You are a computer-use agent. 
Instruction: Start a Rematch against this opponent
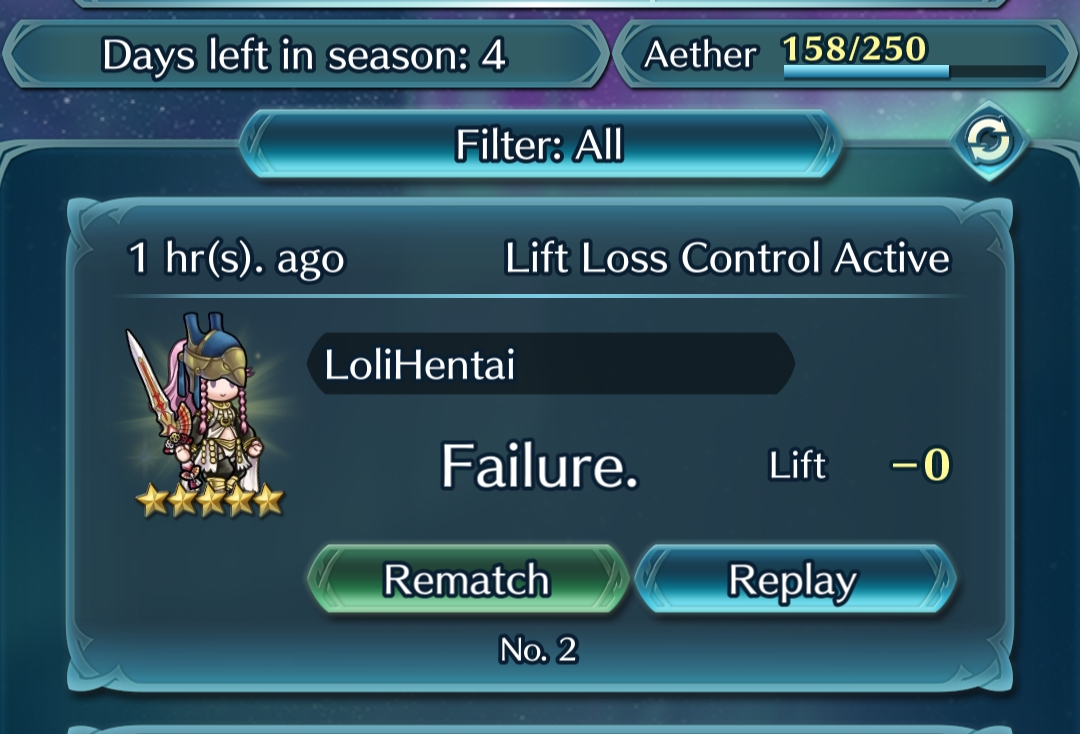[x=467, y=580]
